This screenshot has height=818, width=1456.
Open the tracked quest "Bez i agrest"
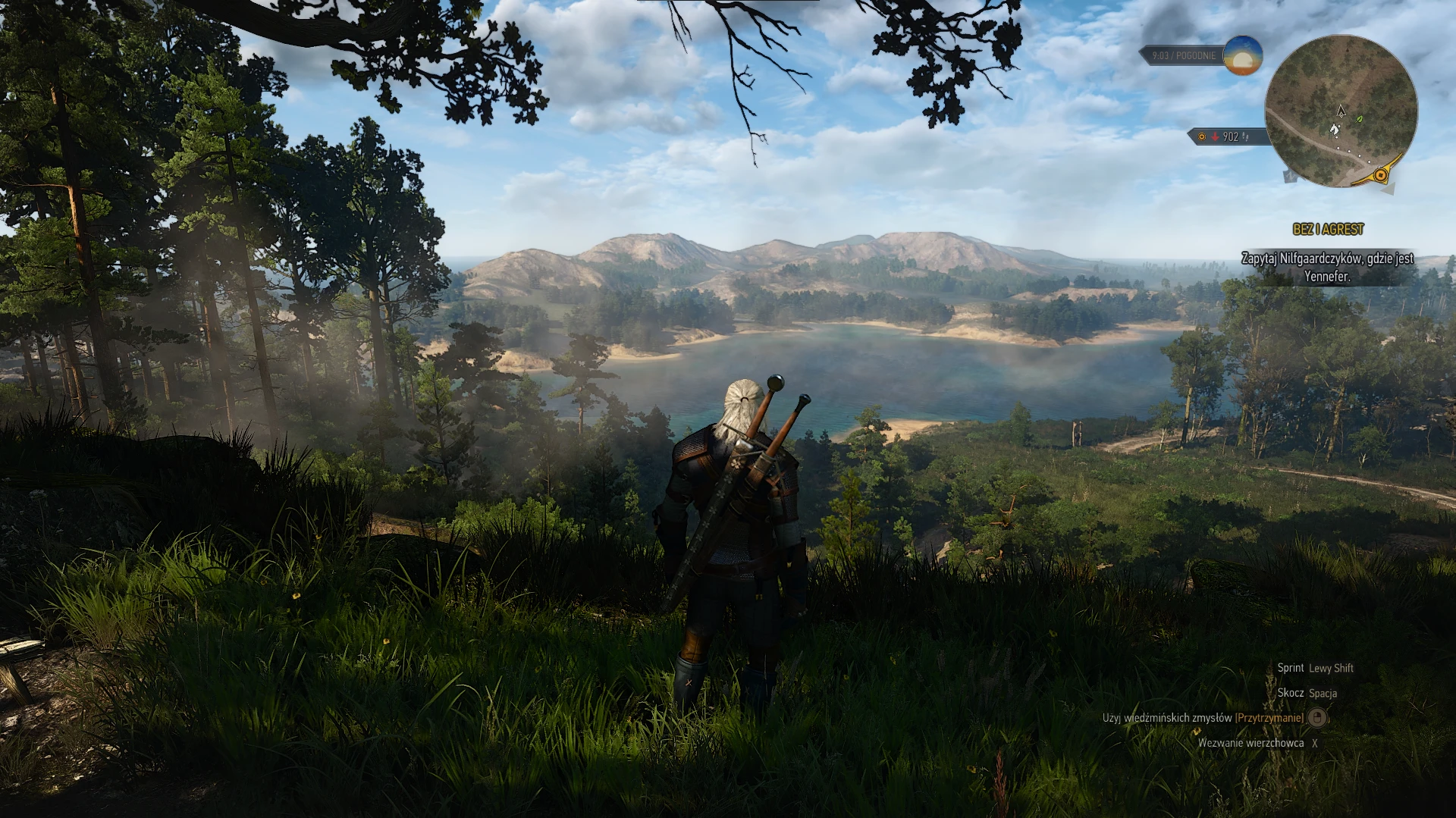coord(1328,229)
